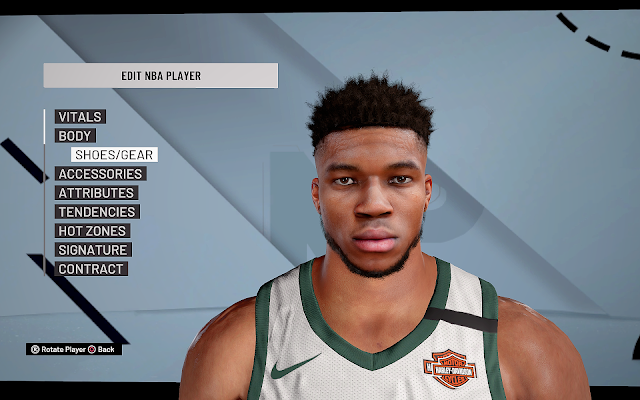Select the Tendencies option
The height and width of the screenshot is (400, 640).
click(x=97, y=212)
